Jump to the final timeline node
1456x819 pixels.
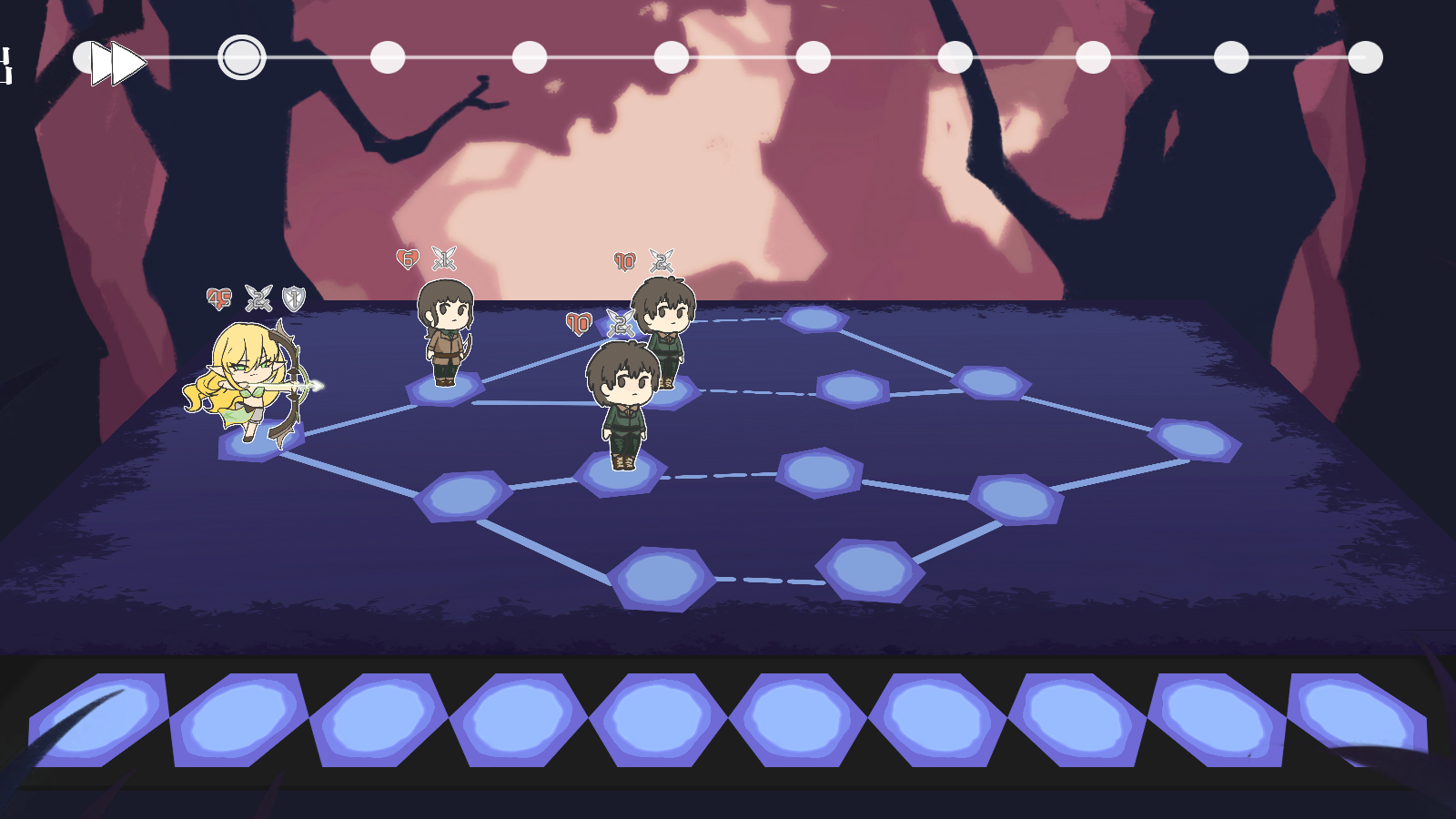[x=1364, y=57]
